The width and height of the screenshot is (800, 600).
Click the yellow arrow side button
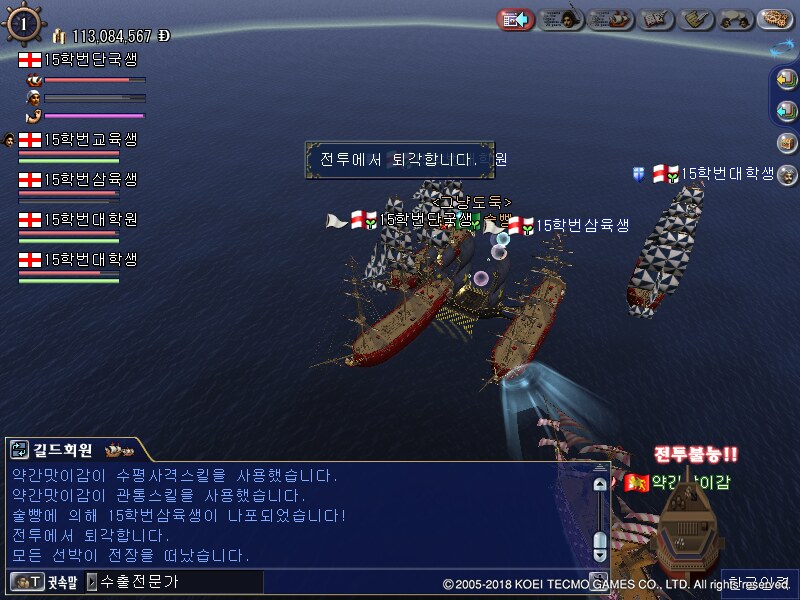tap(786, 80)
